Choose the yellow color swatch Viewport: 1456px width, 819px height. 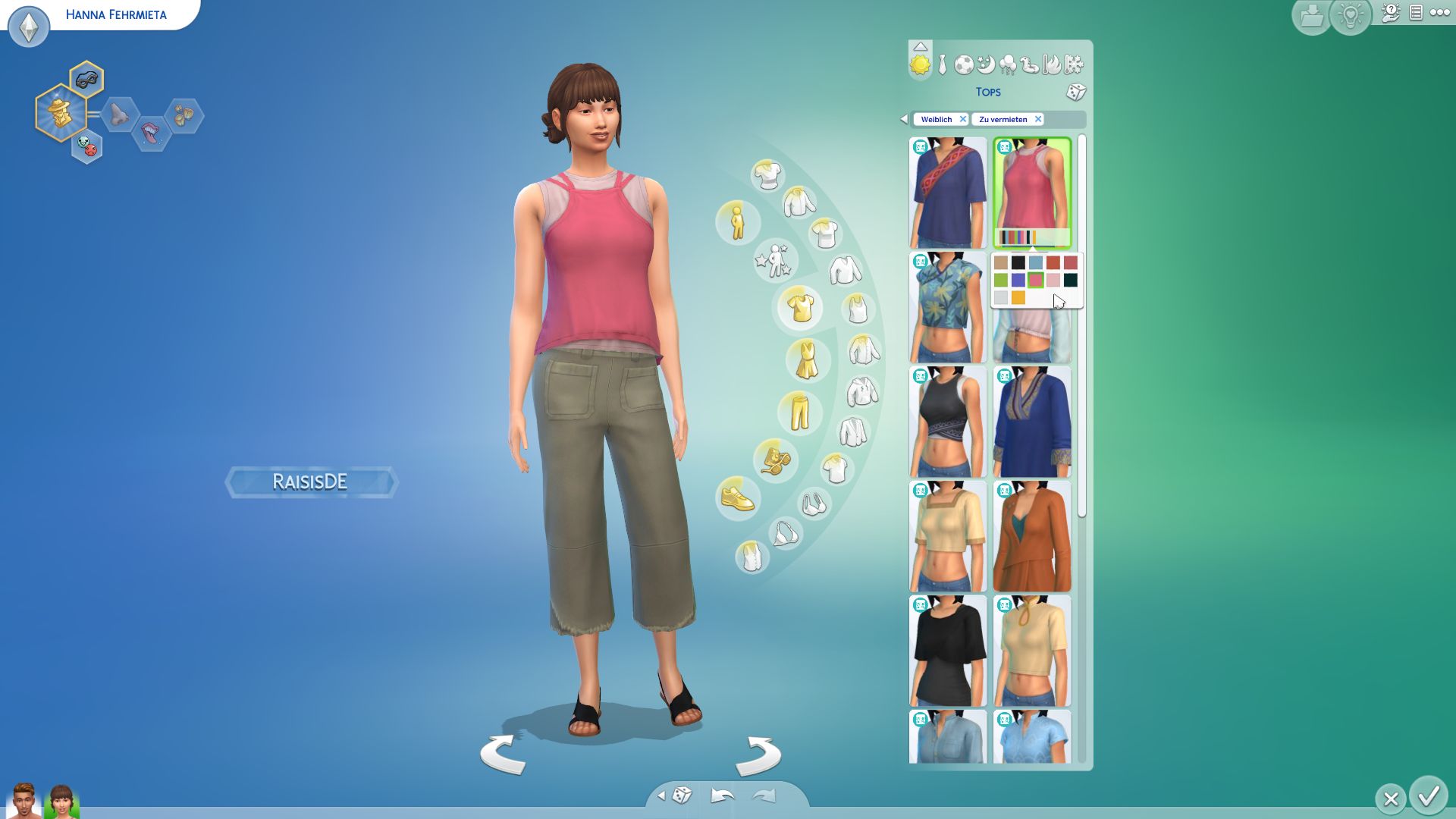pos(1018,298)
